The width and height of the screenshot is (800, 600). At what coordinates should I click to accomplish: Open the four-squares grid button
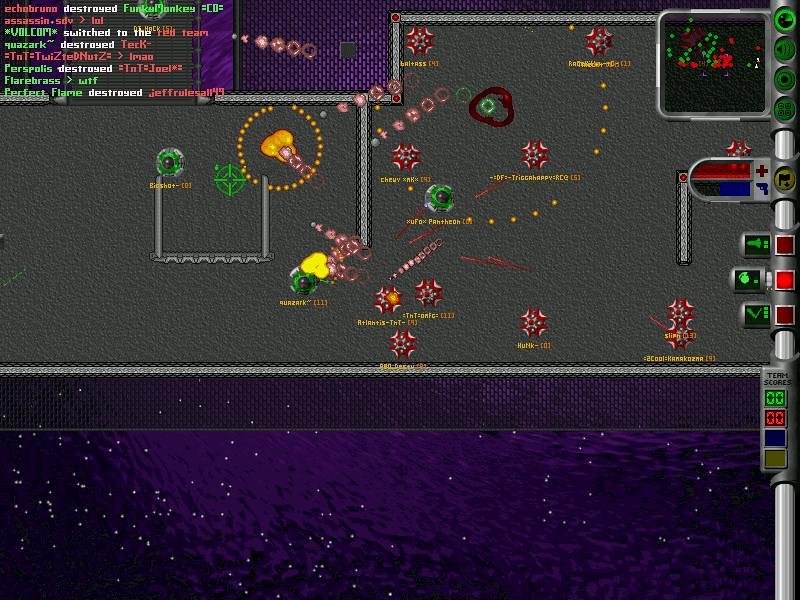786,107
